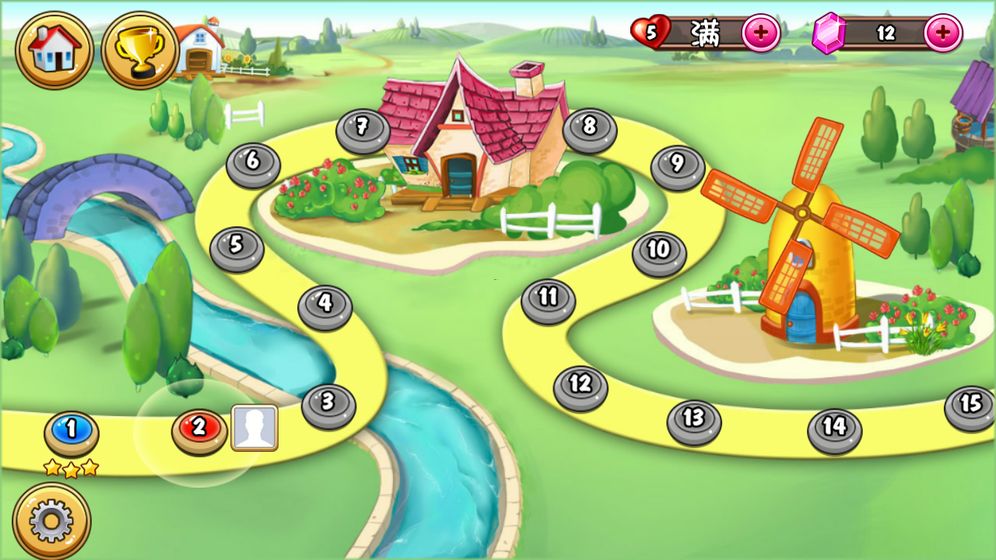Select locked level 8 node
The height and width of the screenshot is (560, 996).
(x=589, y=129)
